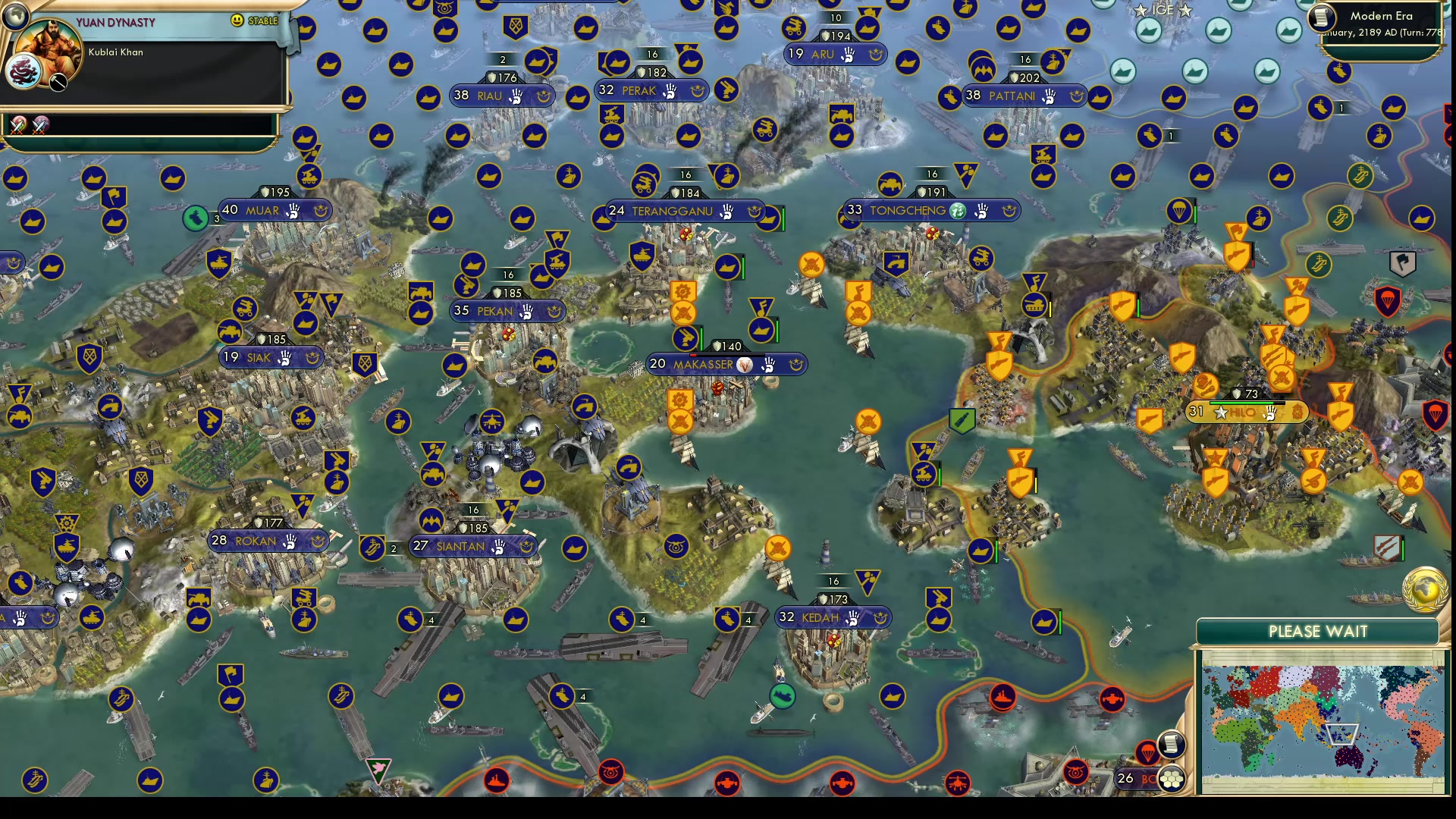This screenshot has width=1456, height=819.
Task: Click the white viewport rectangle on the minimap
Action: (x=1341, y=733)
